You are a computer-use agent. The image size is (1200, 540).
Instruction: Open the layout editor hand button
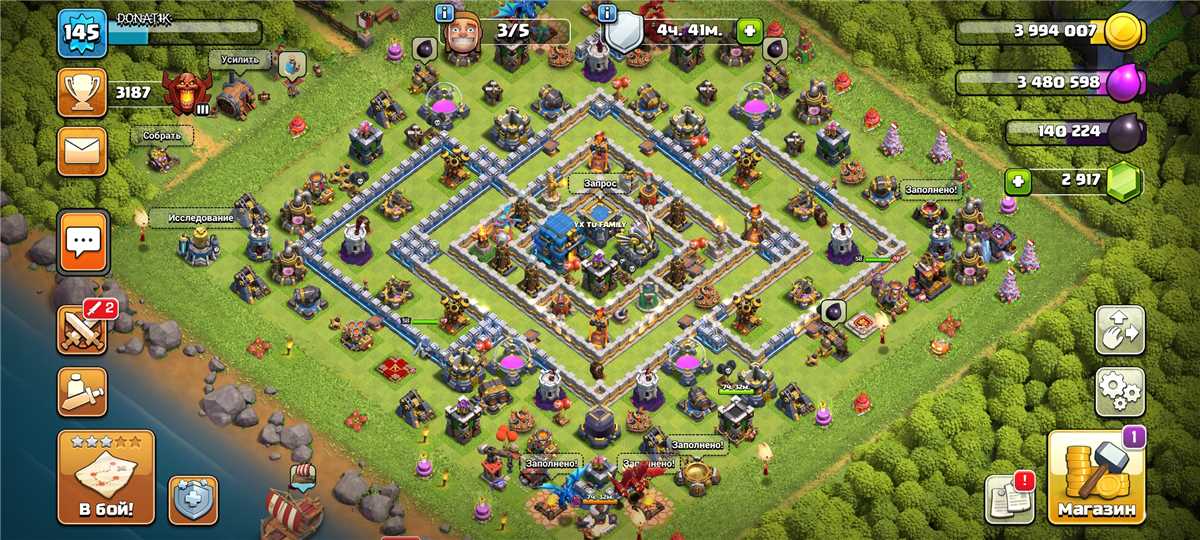(x=1120, y=328)
